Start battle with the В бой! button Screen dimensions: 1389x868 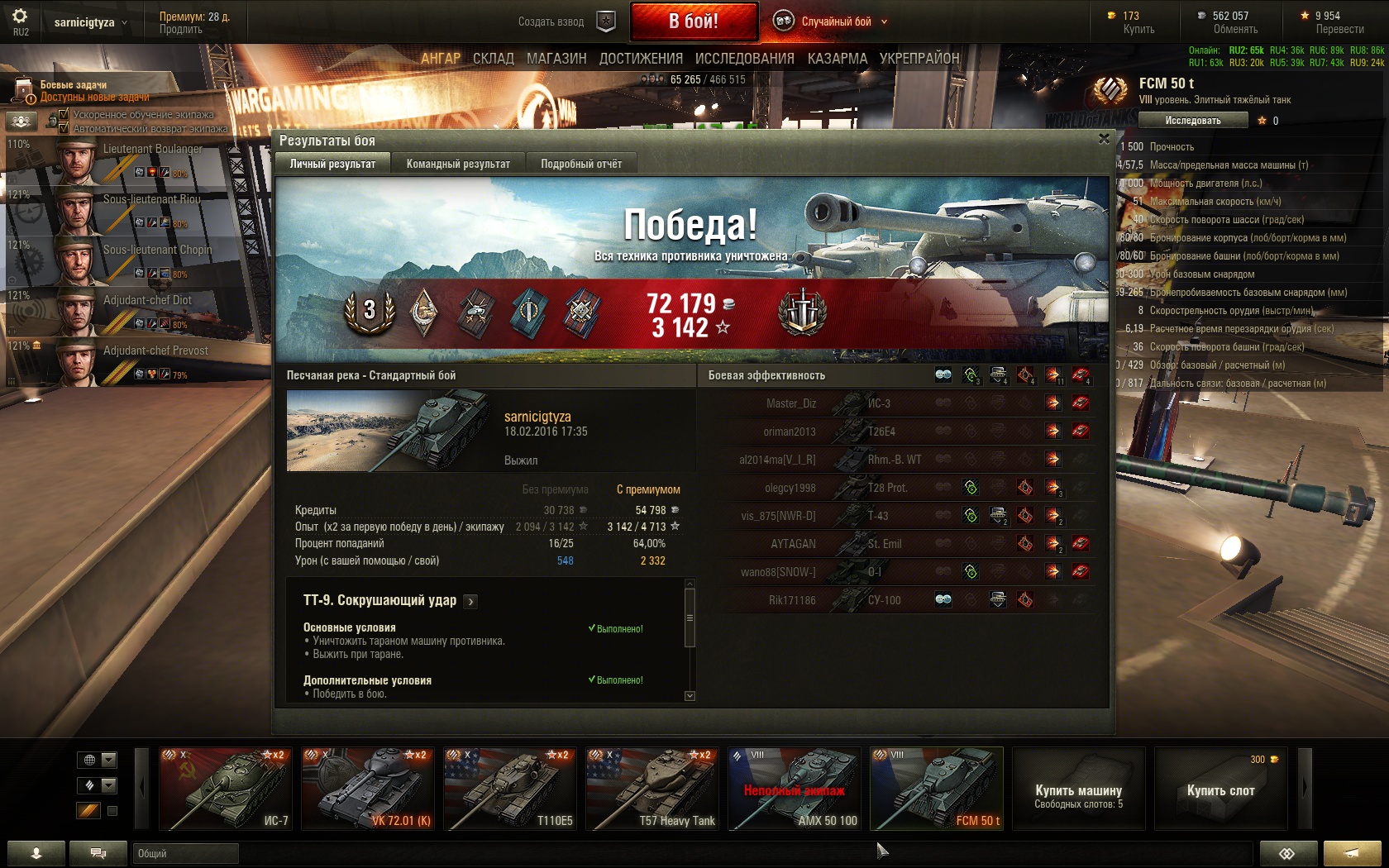click(x=694, y=21)
